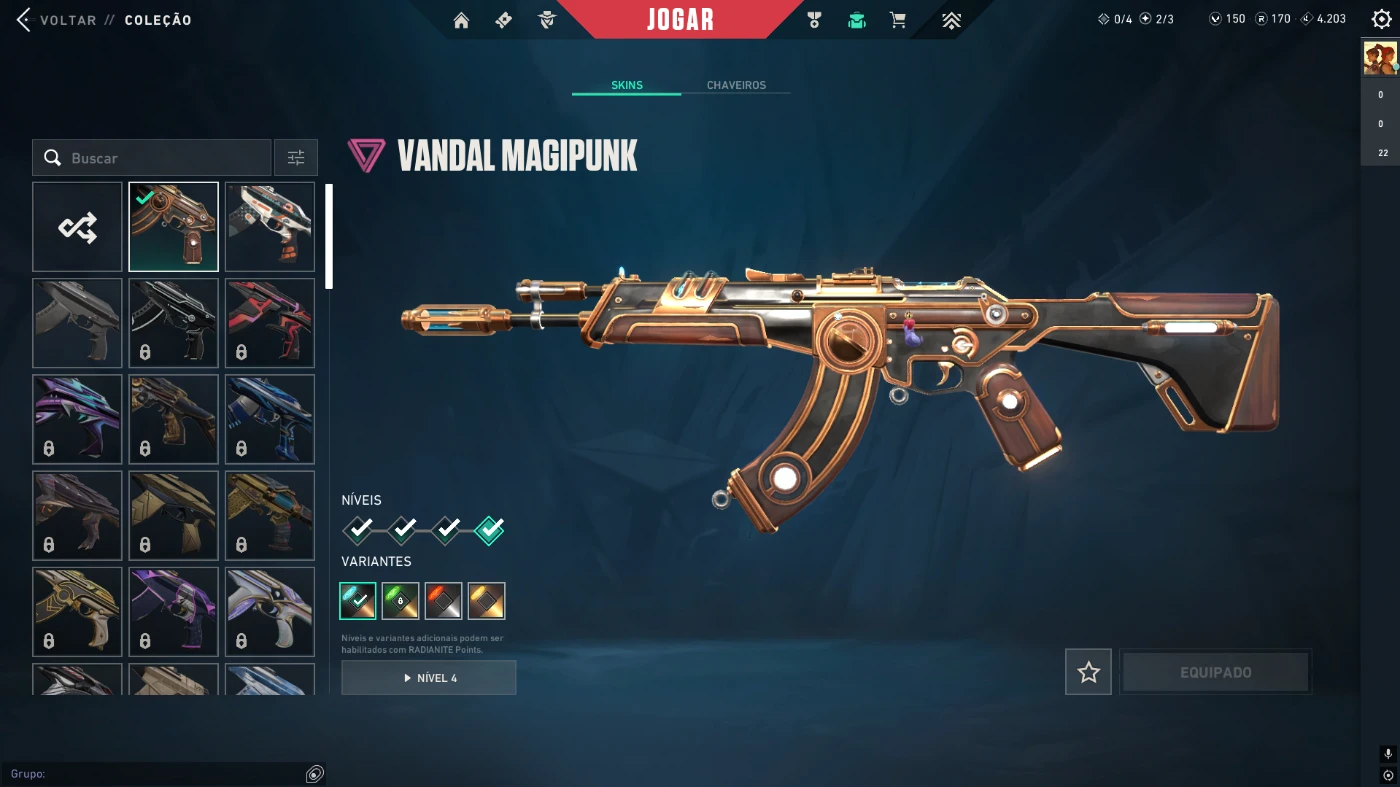Click the red JOGAR button
Screen dimensions: 1400x787
click(680, 20)
